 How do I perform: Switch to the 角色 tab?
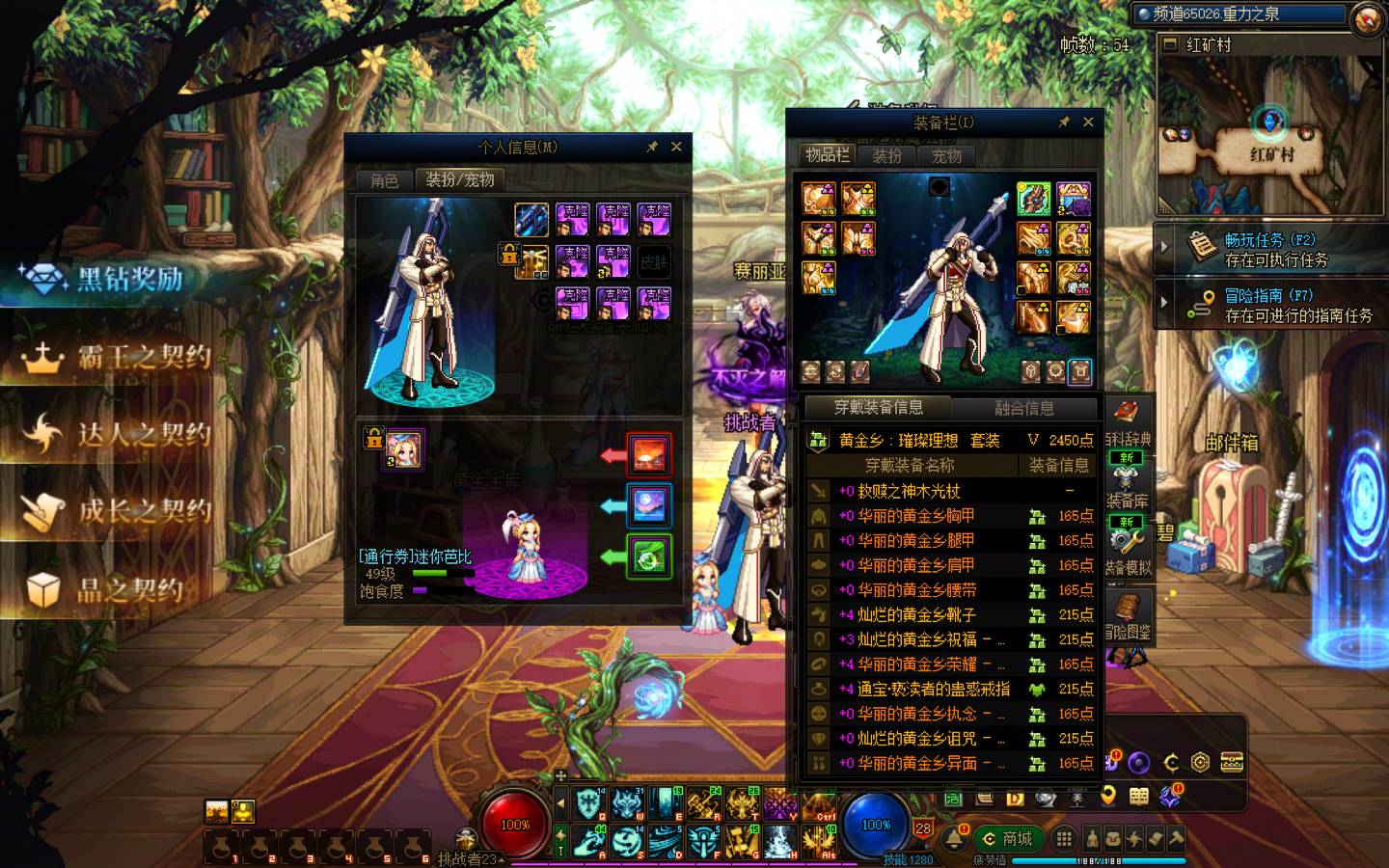point(384,180)
